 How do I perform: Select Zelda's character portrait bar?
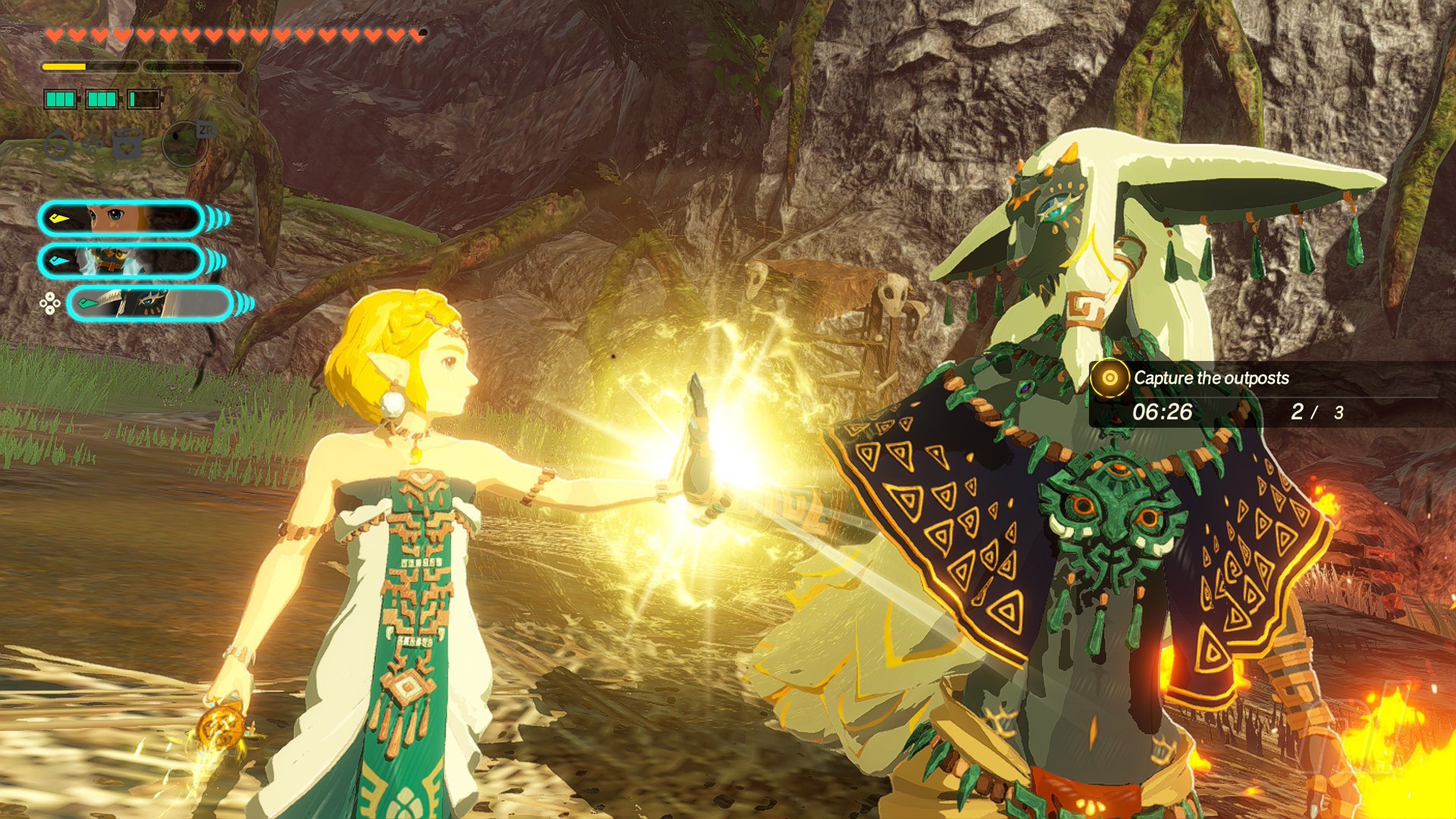pos(121,219)
